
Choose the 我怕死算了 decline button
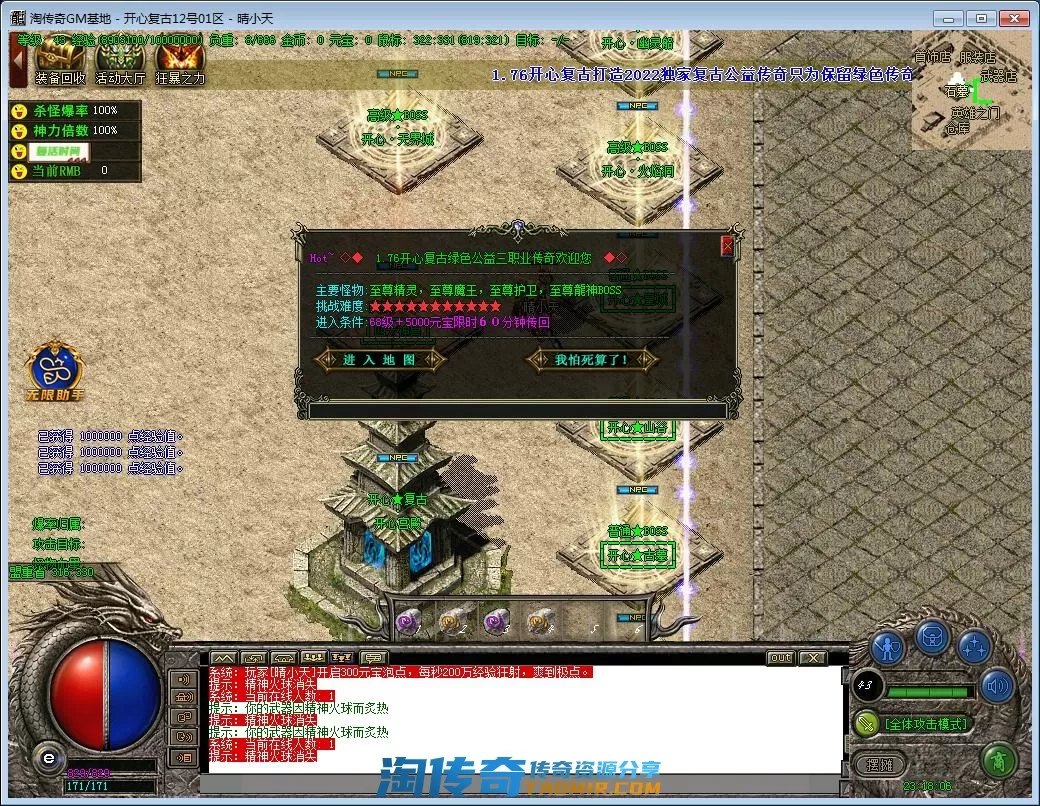tap(592, 360)
